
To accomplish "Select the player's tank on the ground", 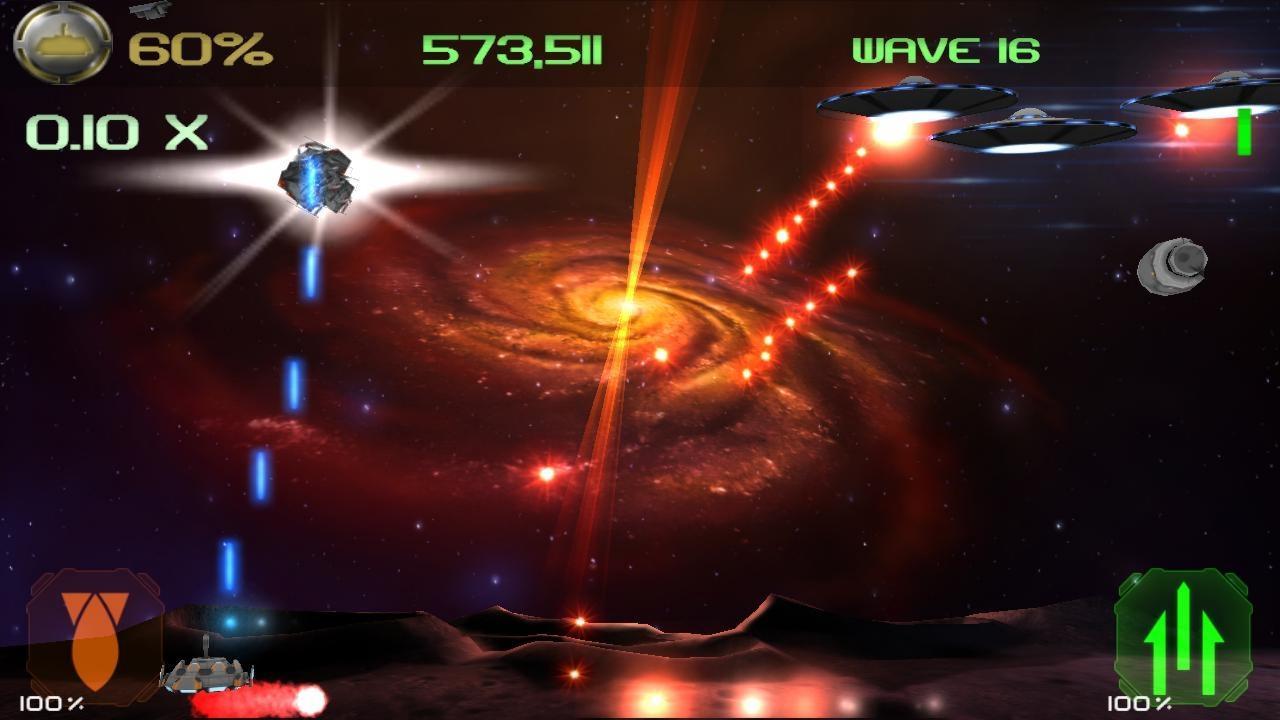I will click(205, 675).
